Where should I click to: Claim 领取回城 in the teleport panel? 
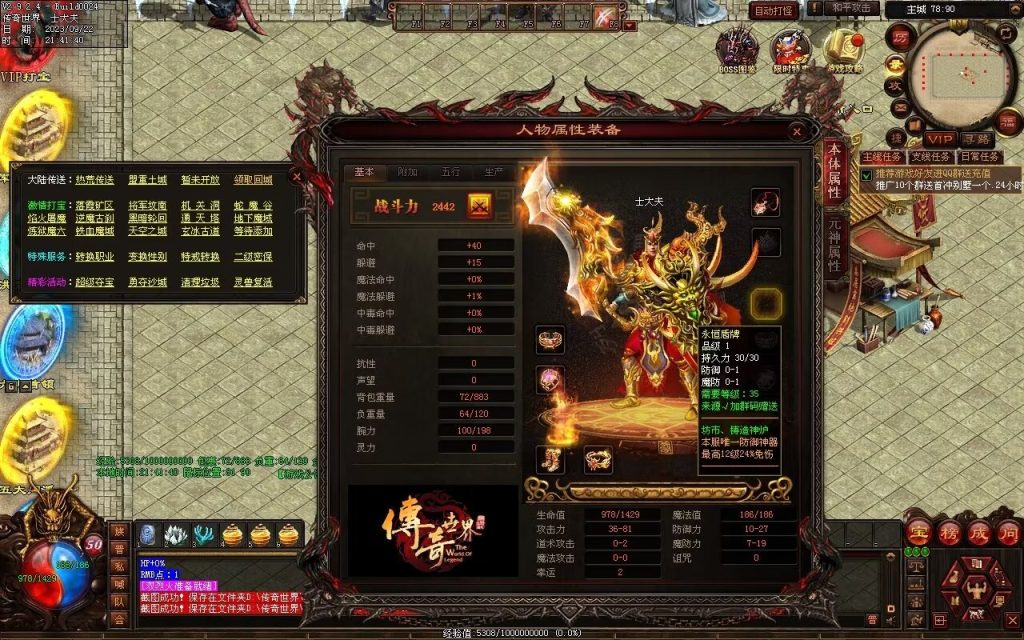252,180
